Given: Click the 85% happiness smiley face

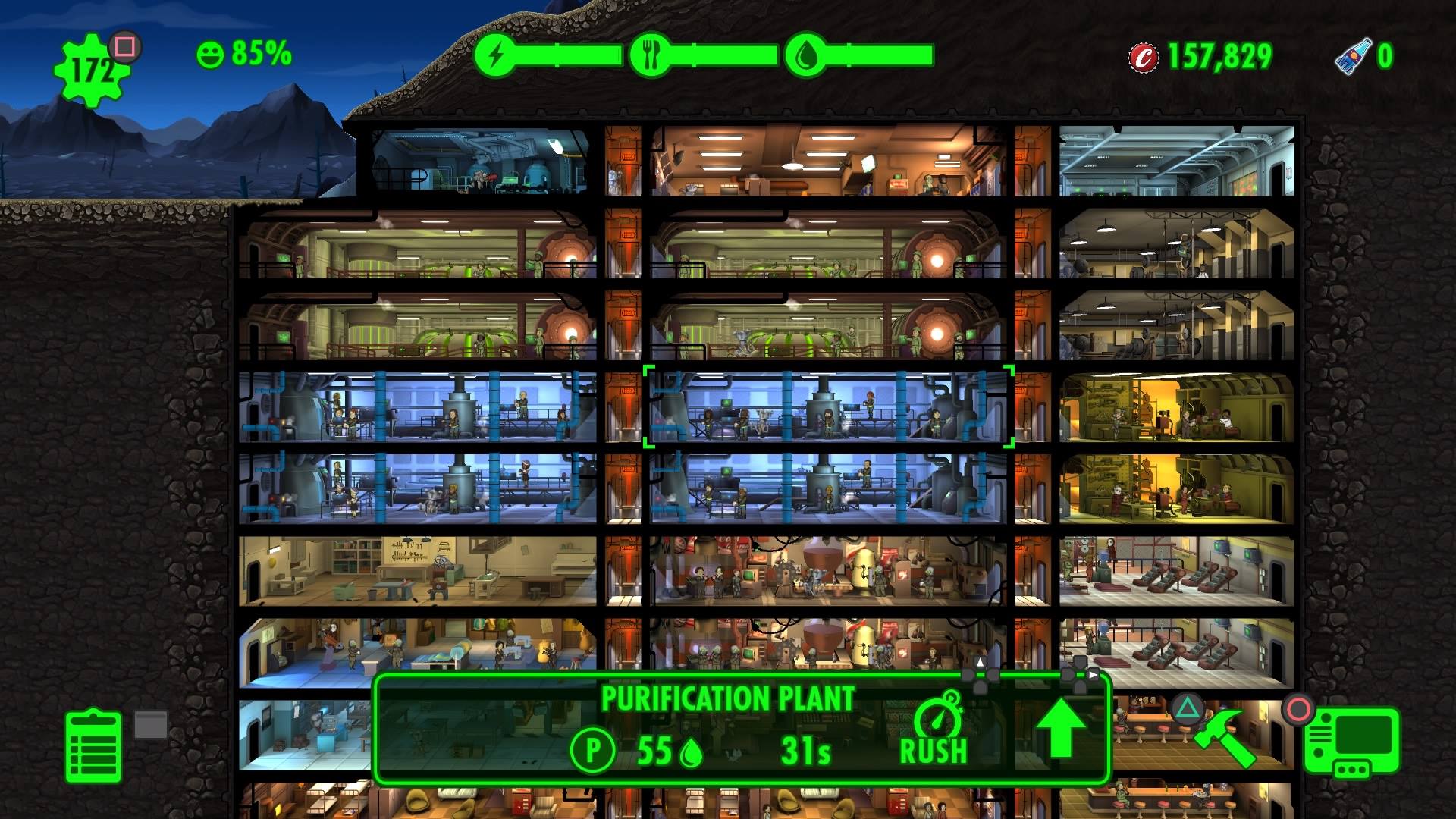Looking at the screenshot, I should (x=210, y=54).
